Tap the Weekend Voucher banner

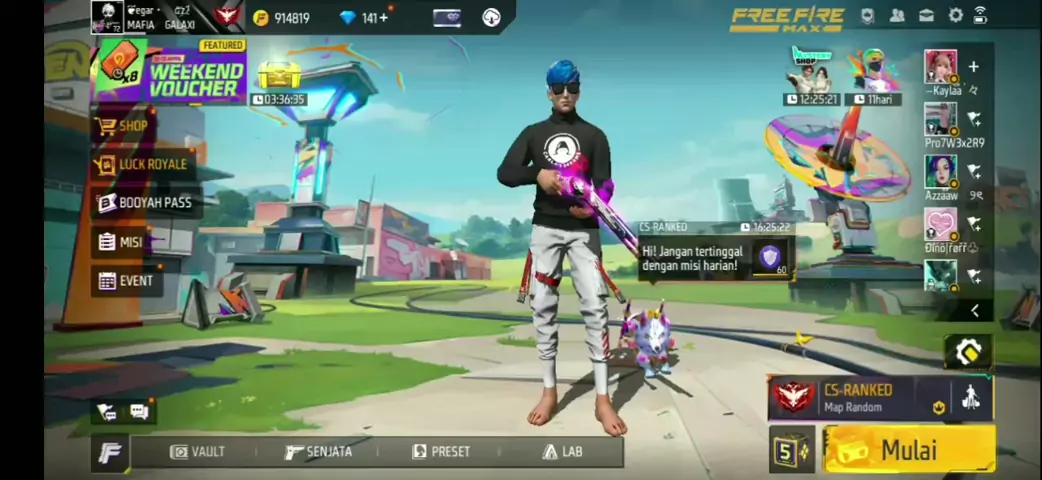[x=170, y=71]
